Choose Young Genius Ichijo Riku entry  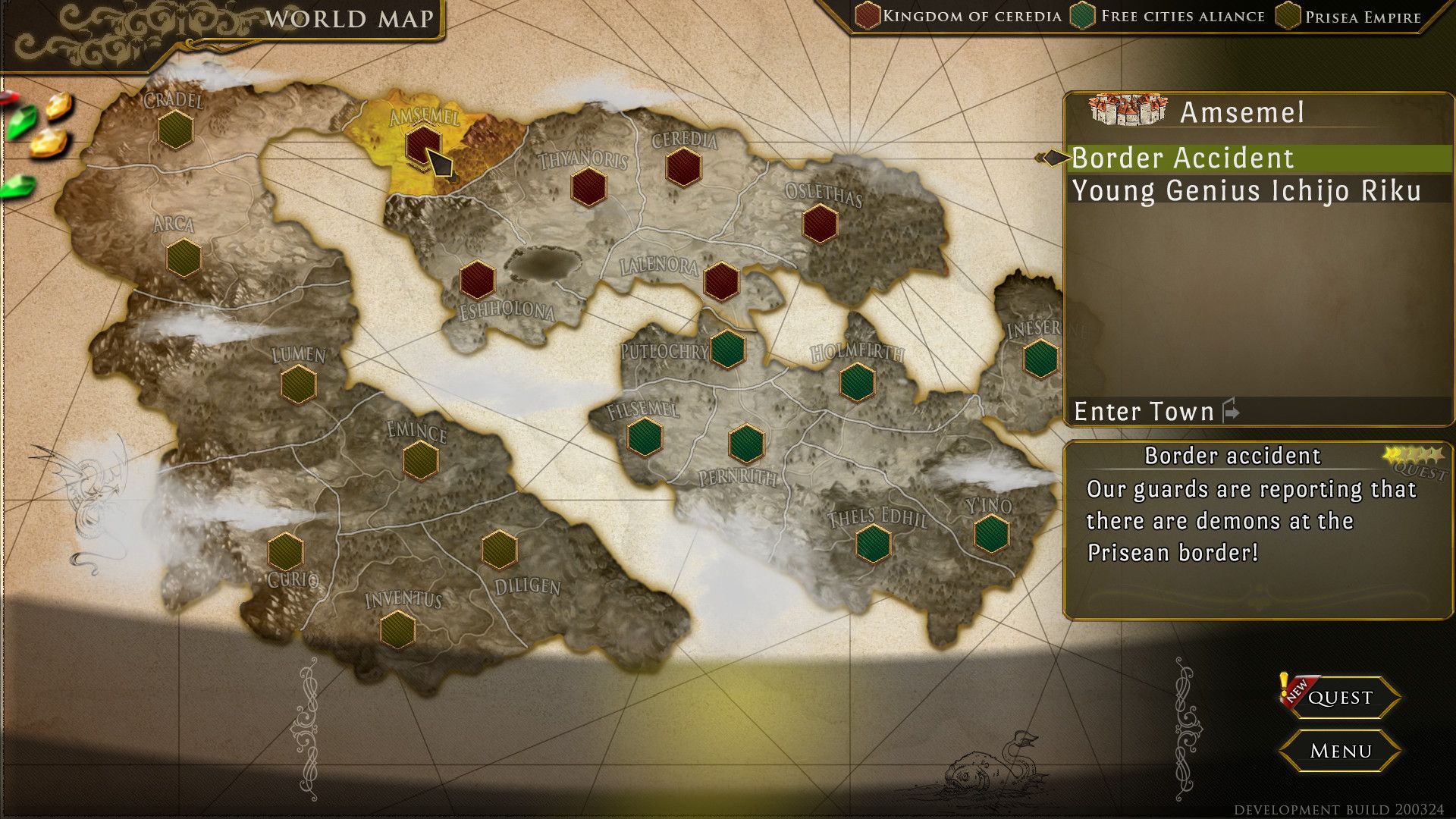coord(1246,190)
